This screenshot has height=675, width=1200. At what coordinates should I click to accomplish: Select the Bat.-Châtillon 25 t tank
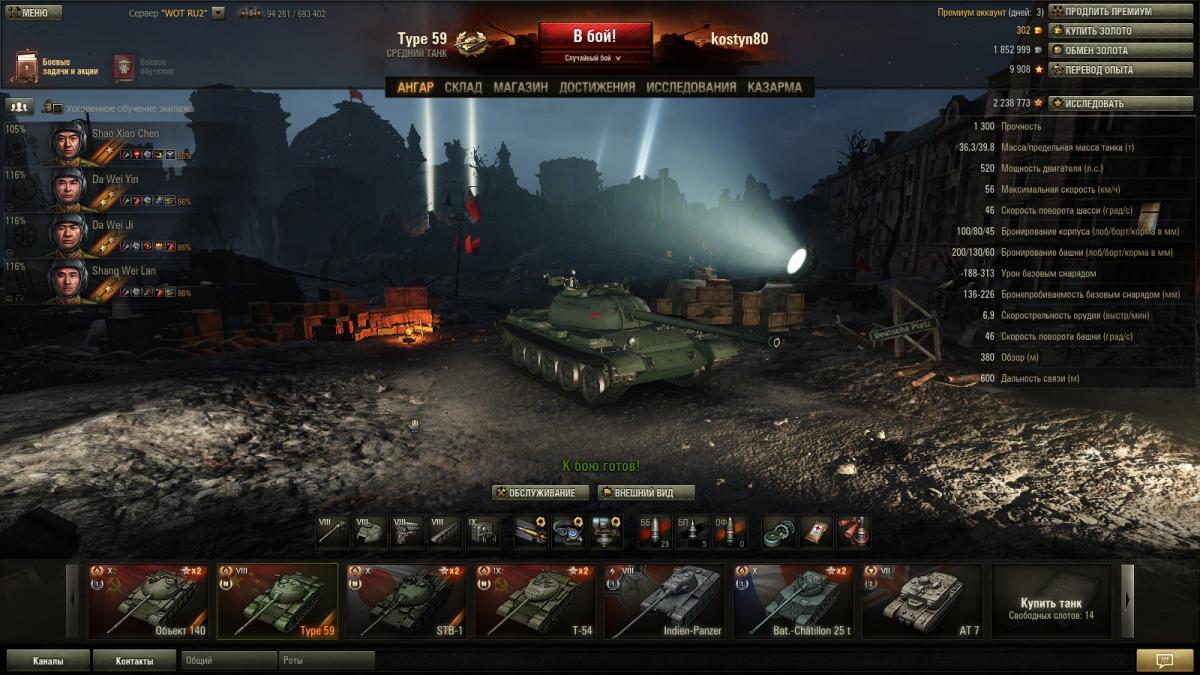coord(792,600)
